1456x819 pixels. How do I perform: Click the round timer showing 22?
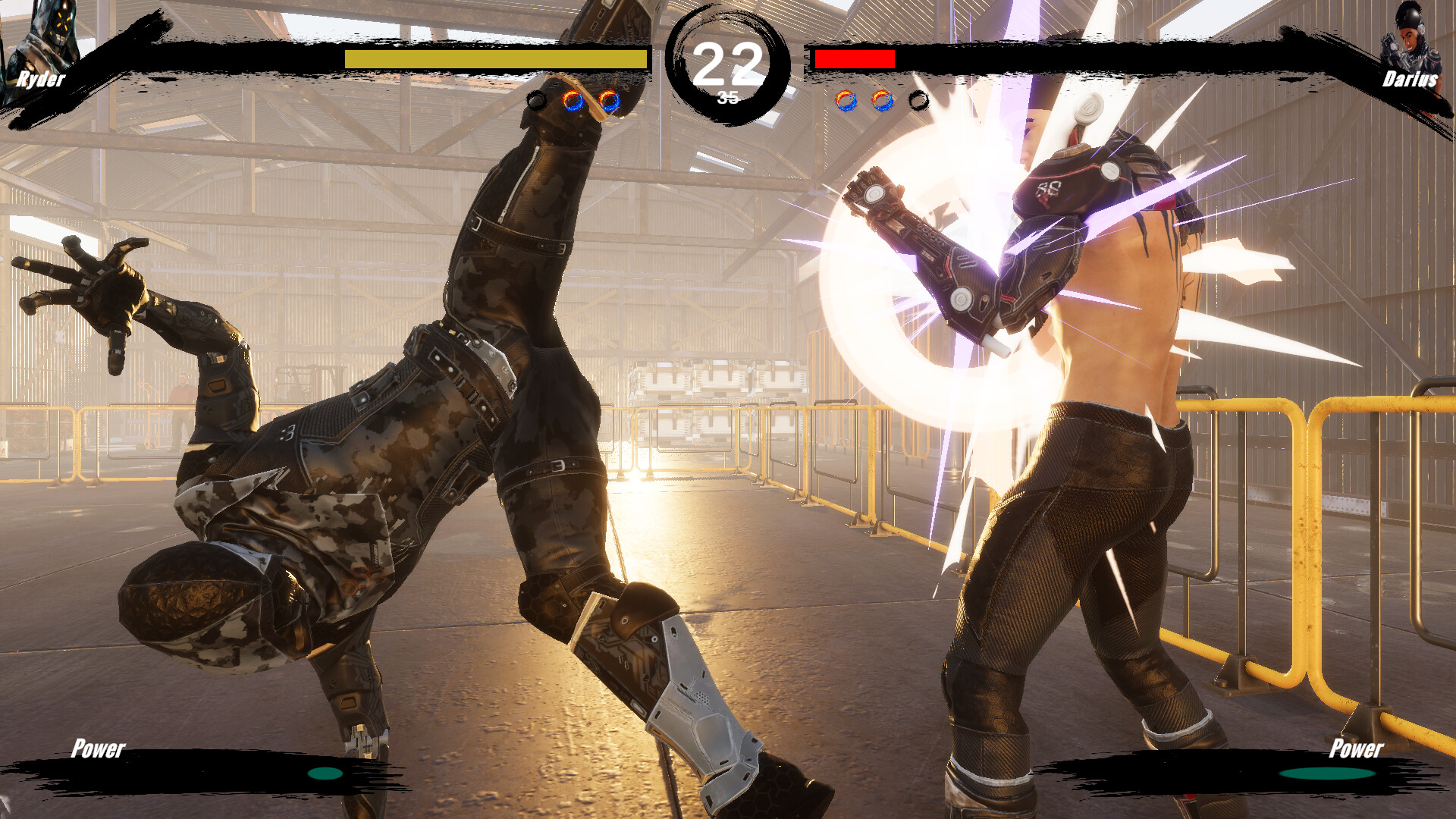[726, 64]
